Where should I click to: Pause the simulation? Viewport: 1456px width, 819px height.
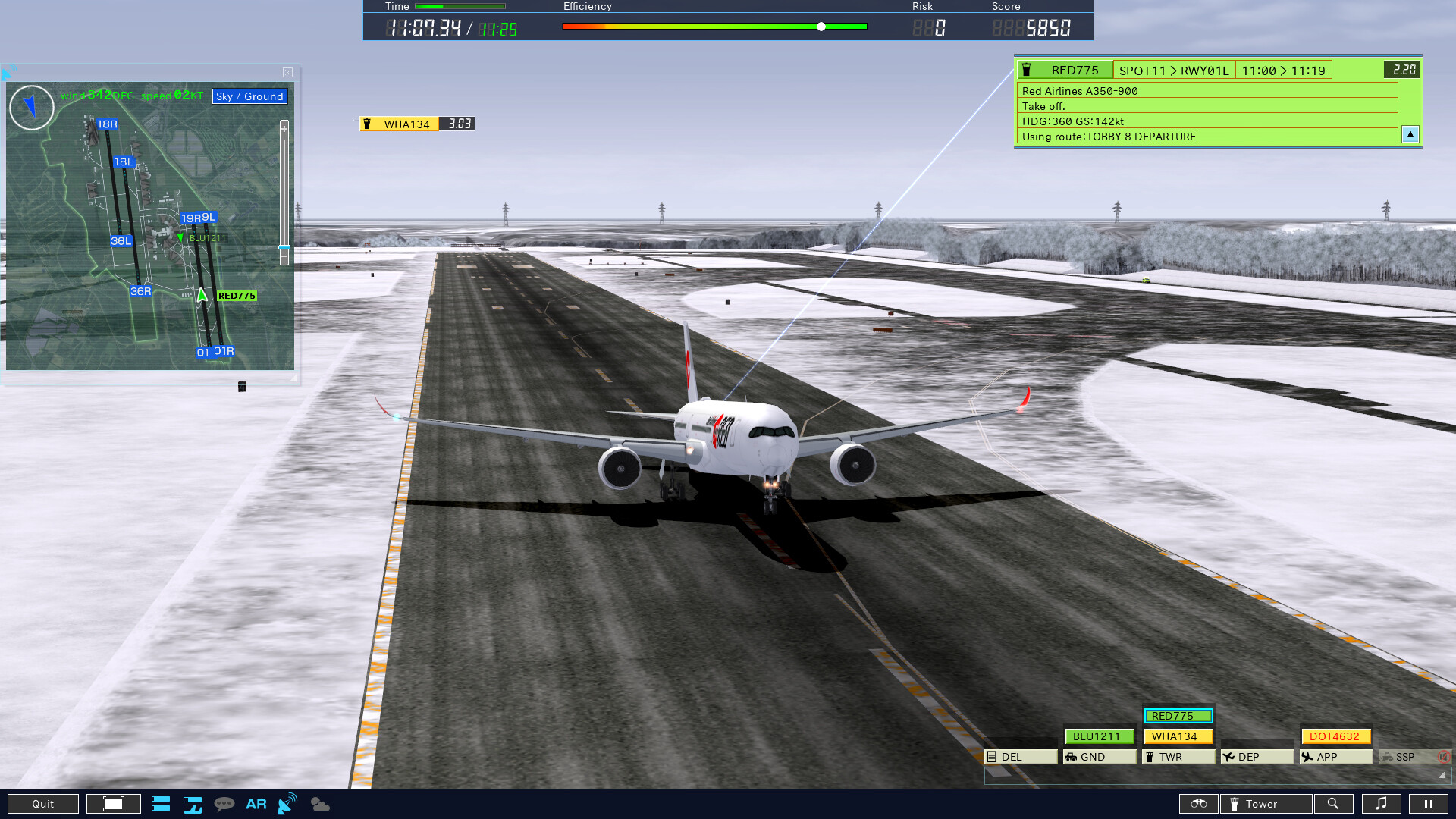[x=1429, y=803]
